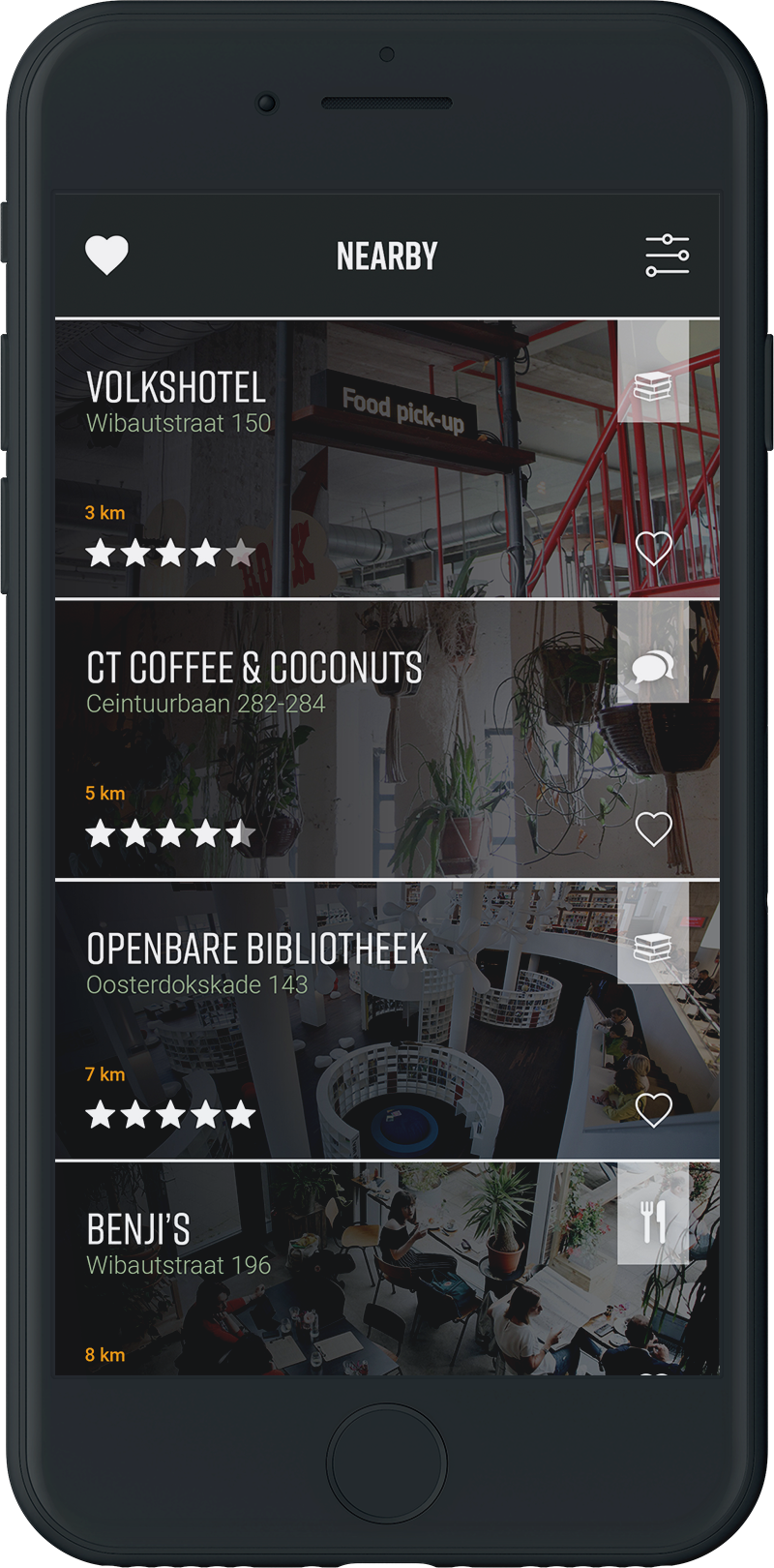
Task: Favorite Volkshotel with its heart outline
Action: (x=653, y=549)
